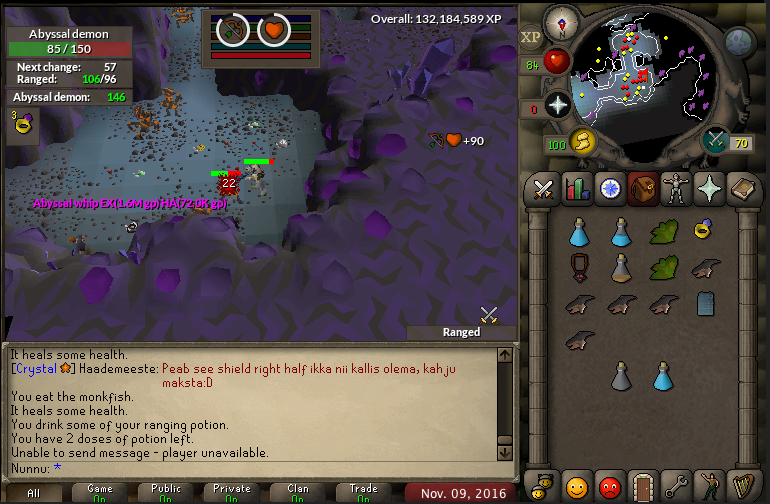The width and height of the screenshot is (770, 504).
Task: Switch to the Magic spellbook tab
Action: tap(743, 188)
